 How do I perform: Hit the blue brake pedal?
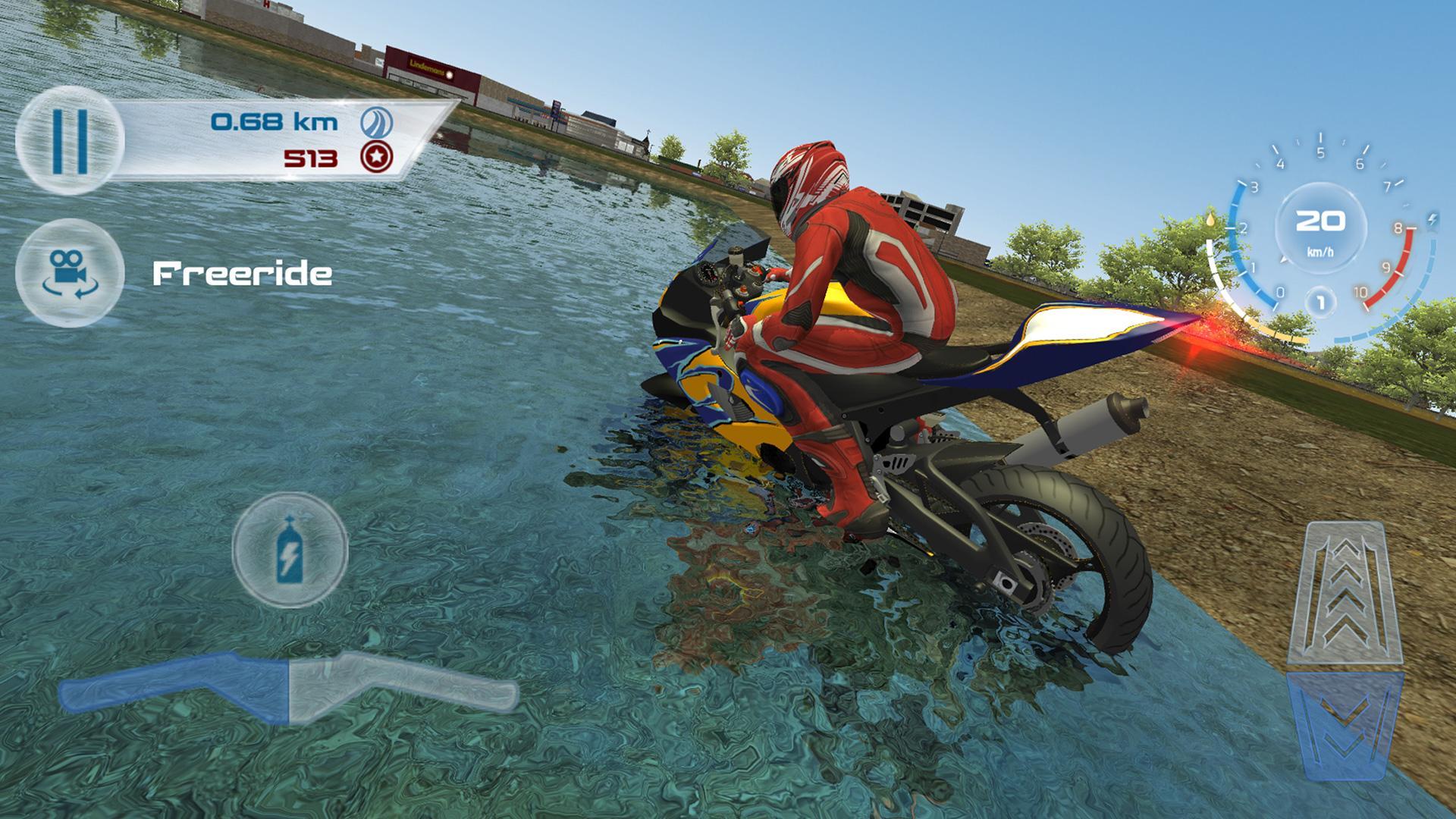tap(1345, 724)
